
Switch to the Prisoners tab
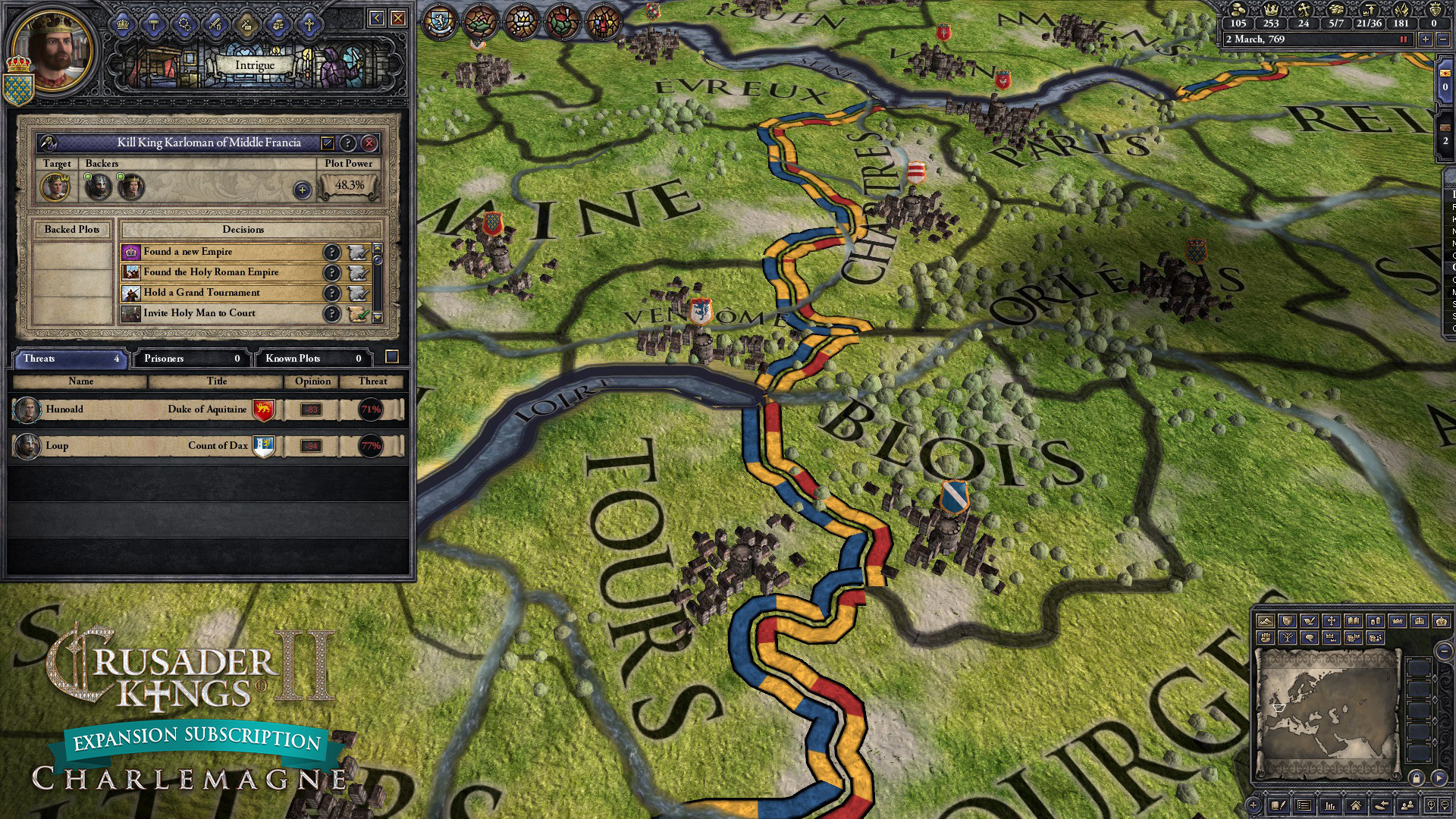click(x=190, y=359)
